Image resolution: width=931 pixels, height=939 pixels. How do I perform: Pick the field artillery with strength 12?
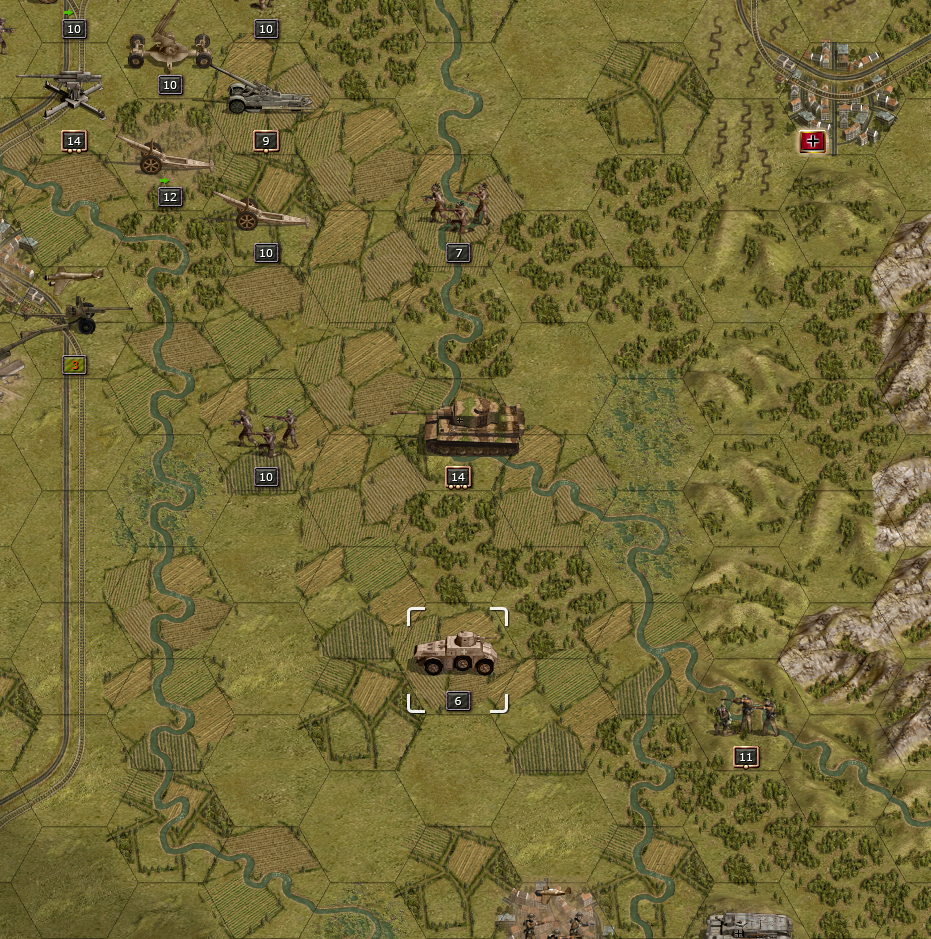coord(160,155)
